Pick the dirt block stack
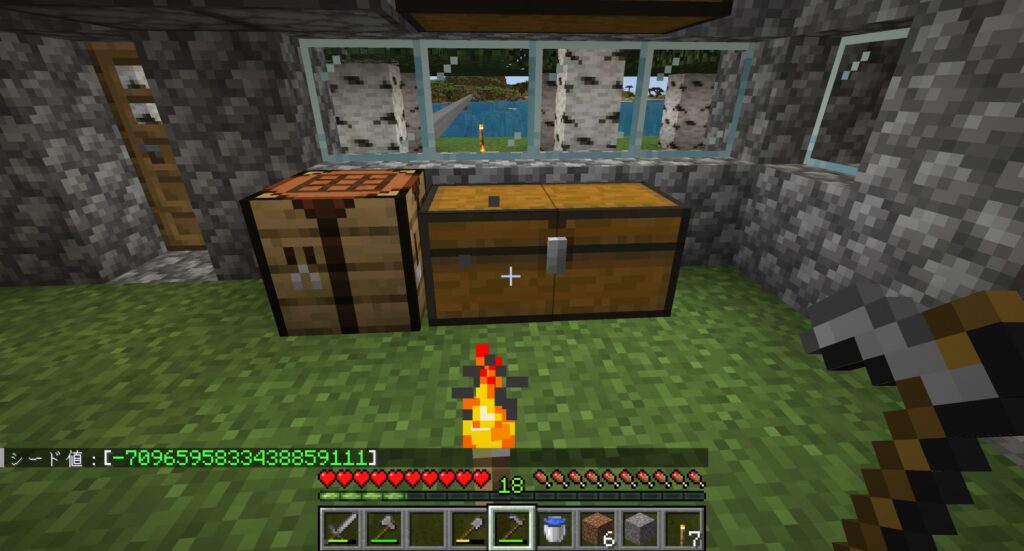The width and height of the screenshot is (1024, 551). coord(597,527)
